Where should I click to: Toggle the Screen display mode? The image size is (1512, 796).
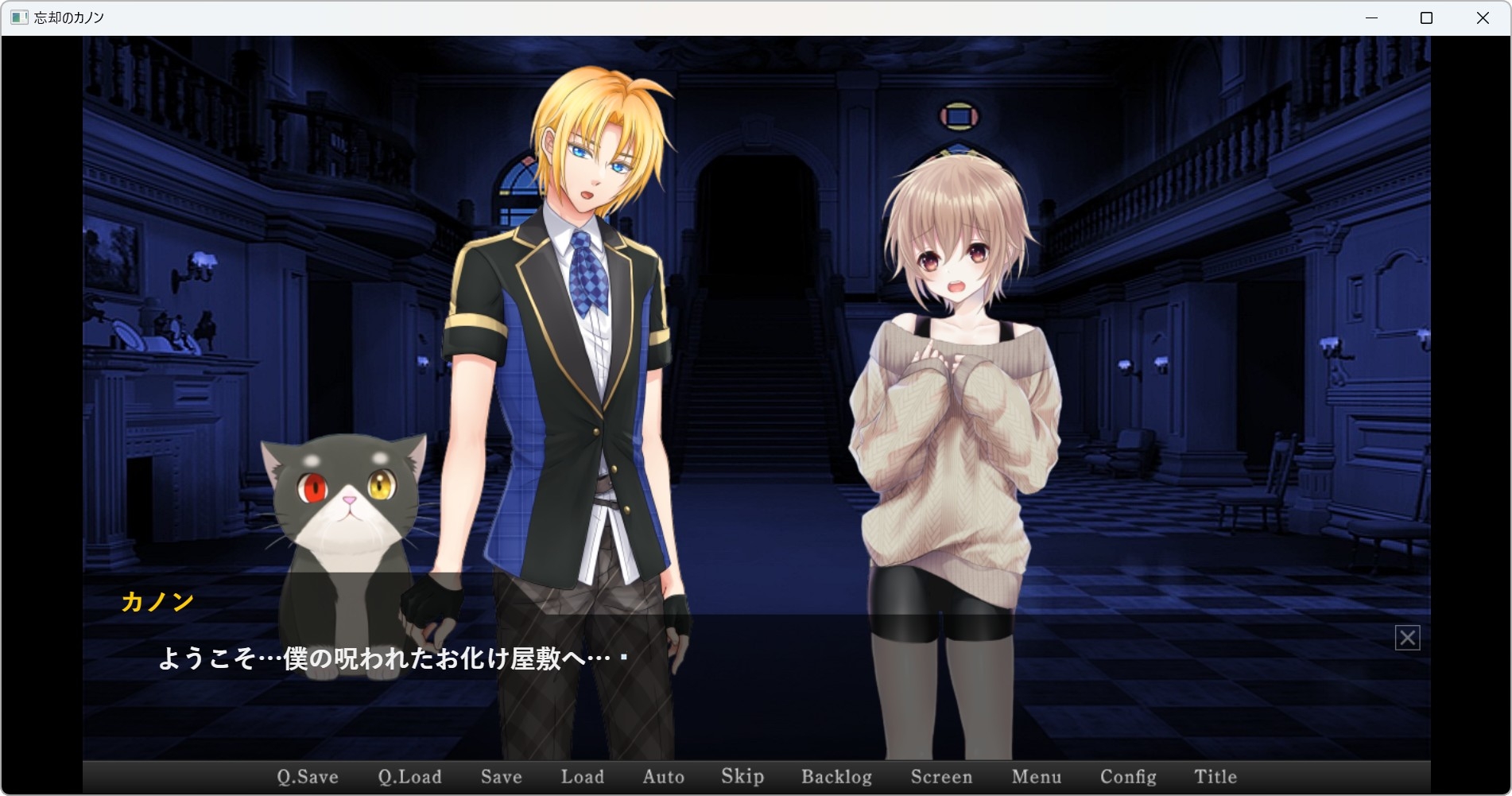click(x=941, y=777)
